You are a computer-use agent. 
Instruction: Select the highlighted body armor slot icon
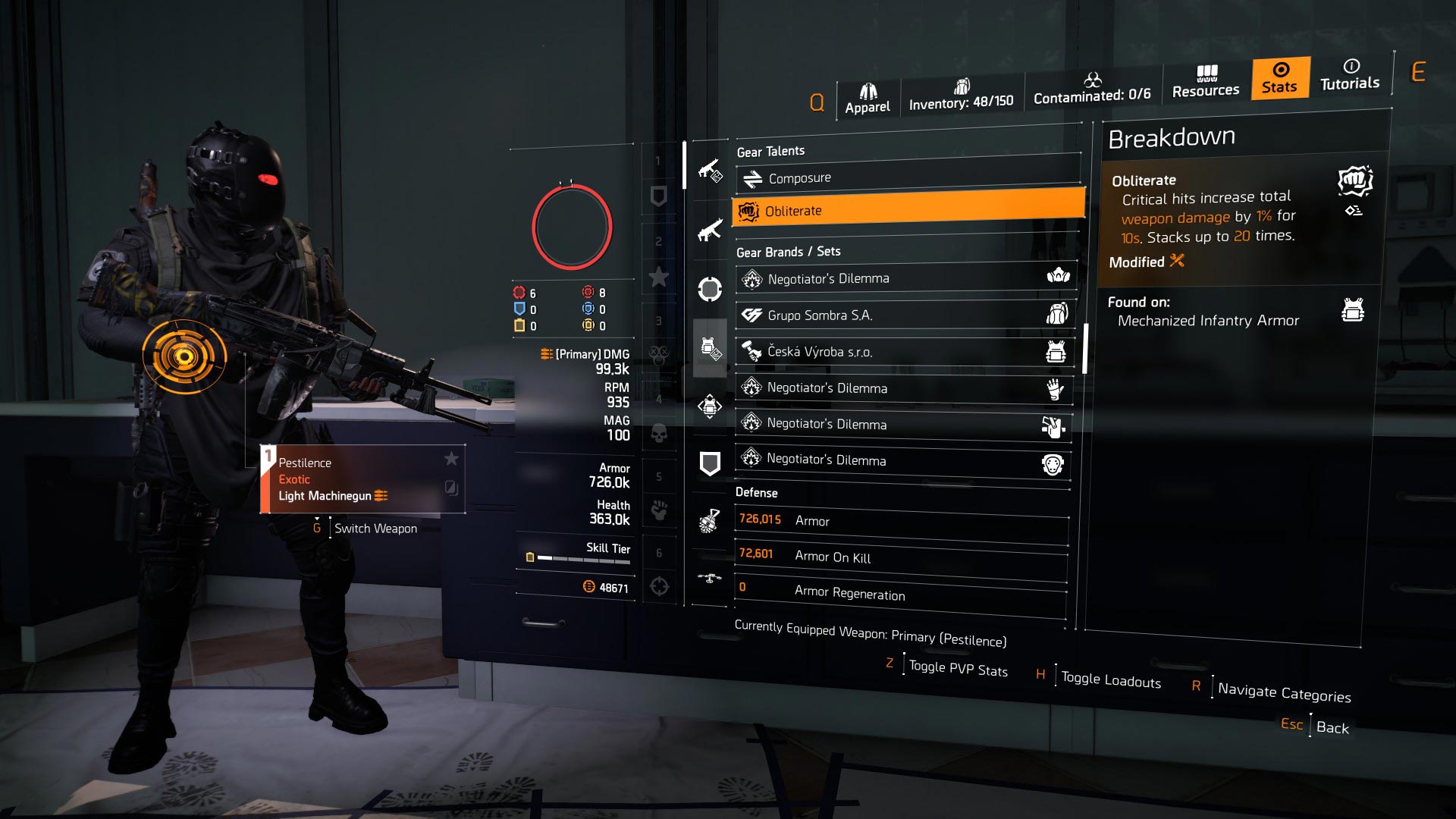click(709, 349)
